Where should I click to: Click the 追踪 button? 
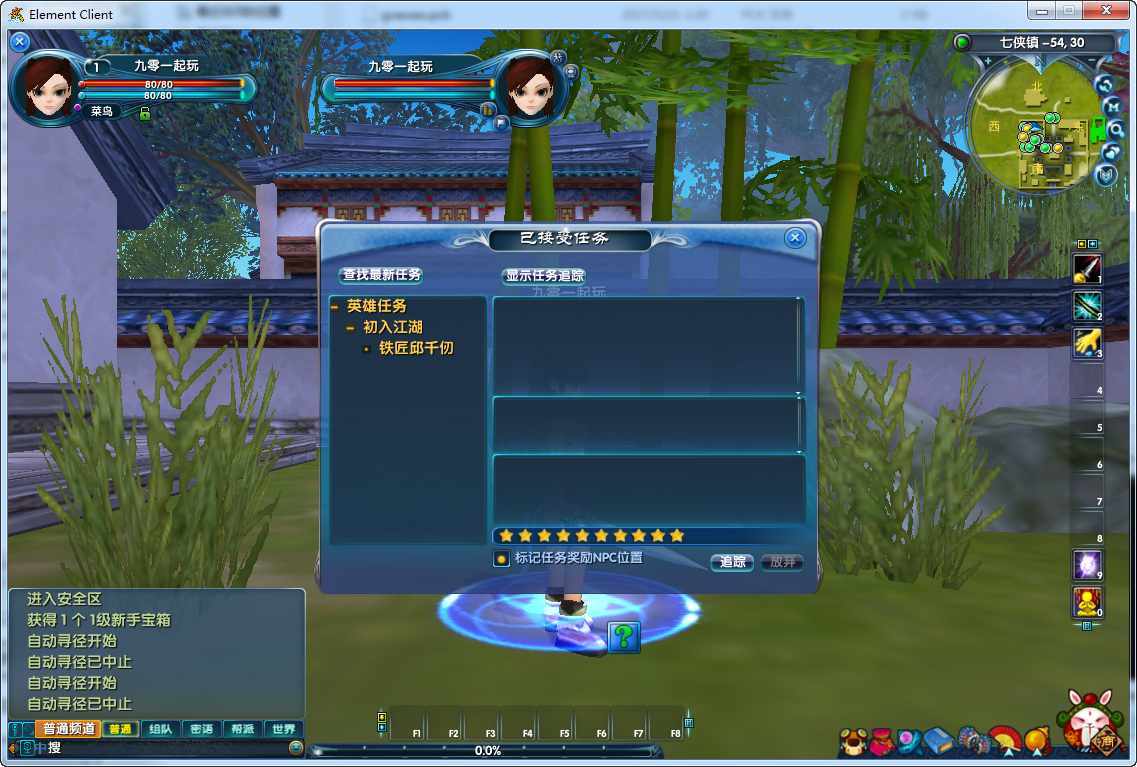[x=732, y=562]
